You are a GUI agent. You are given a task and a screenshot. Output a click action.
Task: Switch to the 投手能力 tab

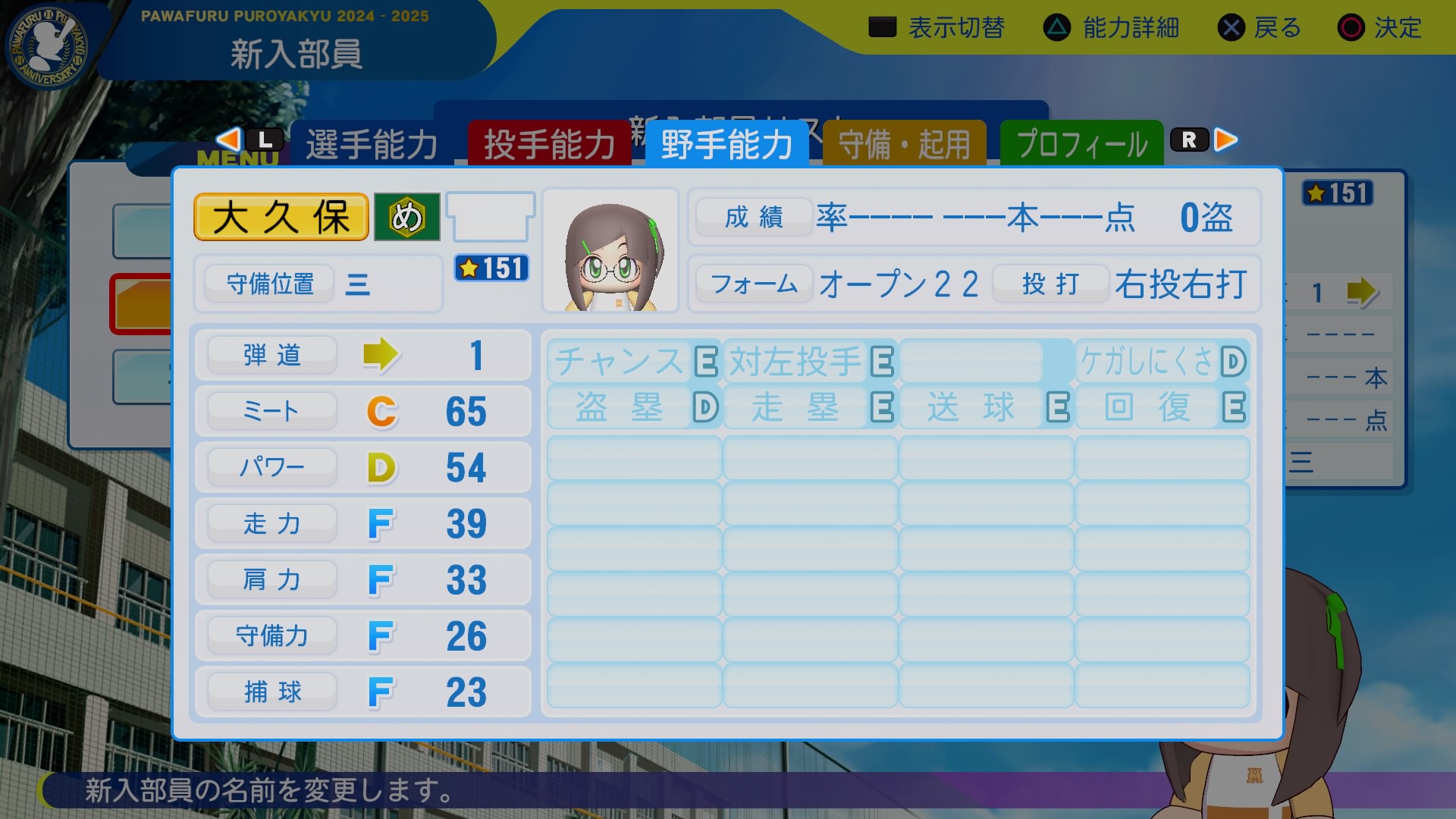(x=550, y=143)
